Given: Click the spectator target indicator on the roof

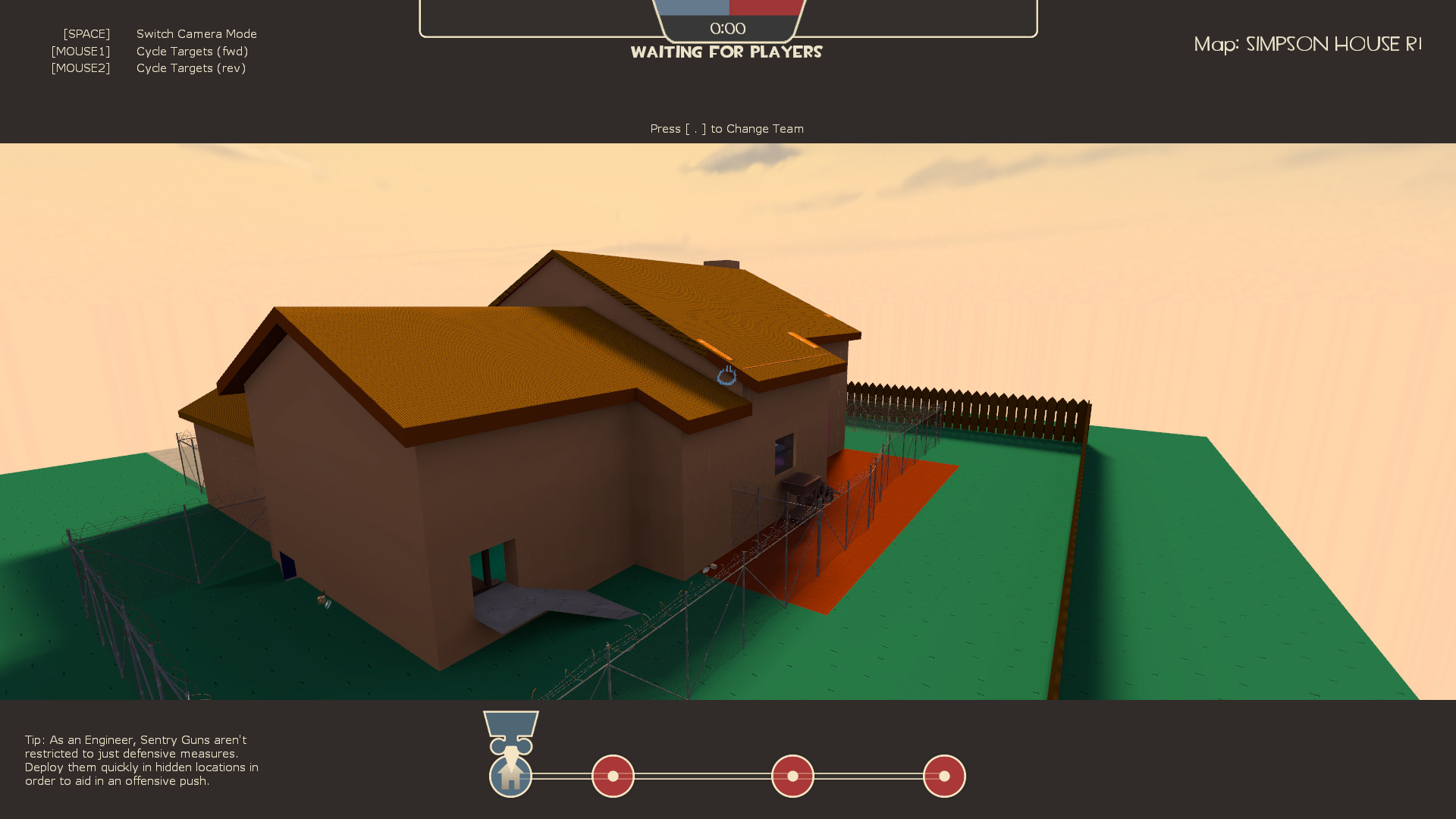Looking at the screenshot, I should coord(726,377).
